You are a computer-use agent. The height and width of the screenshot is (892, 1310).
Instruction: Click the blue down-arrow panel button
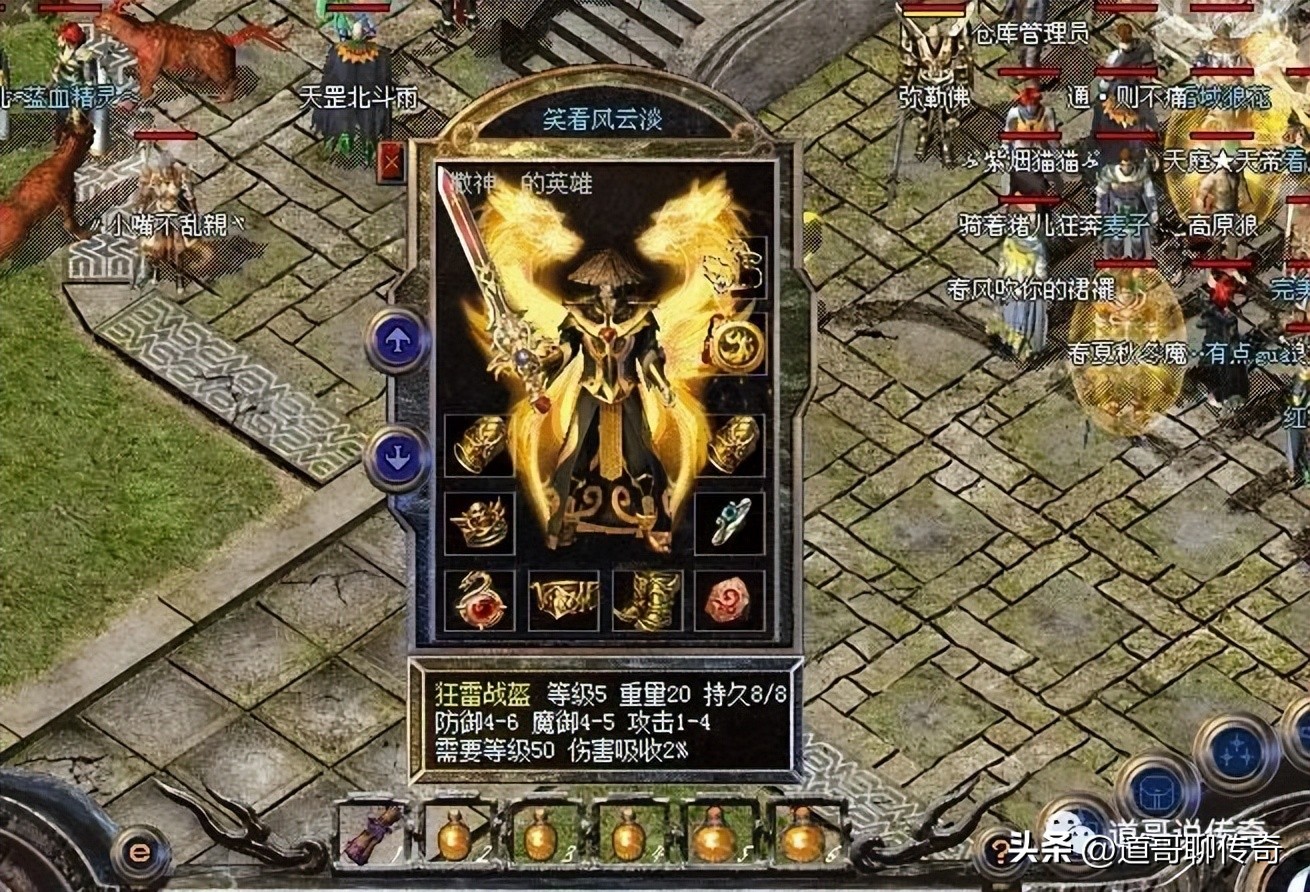pyautogui.click(x=397, y=458)
